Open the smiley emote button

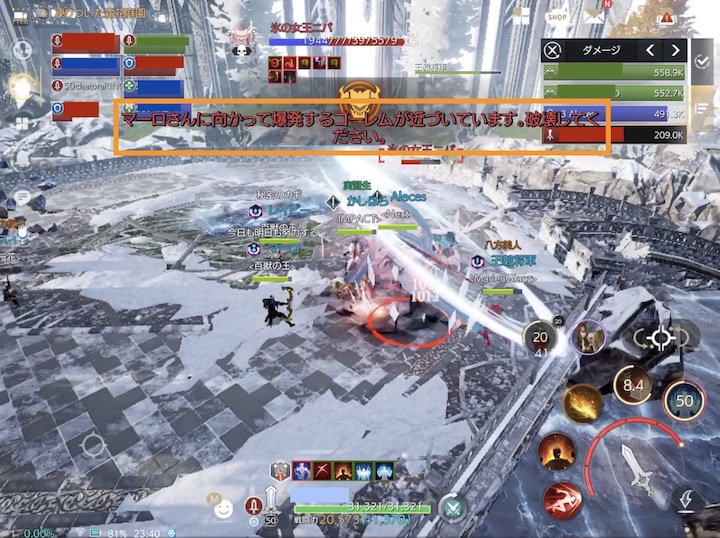(x=224, y=508)
